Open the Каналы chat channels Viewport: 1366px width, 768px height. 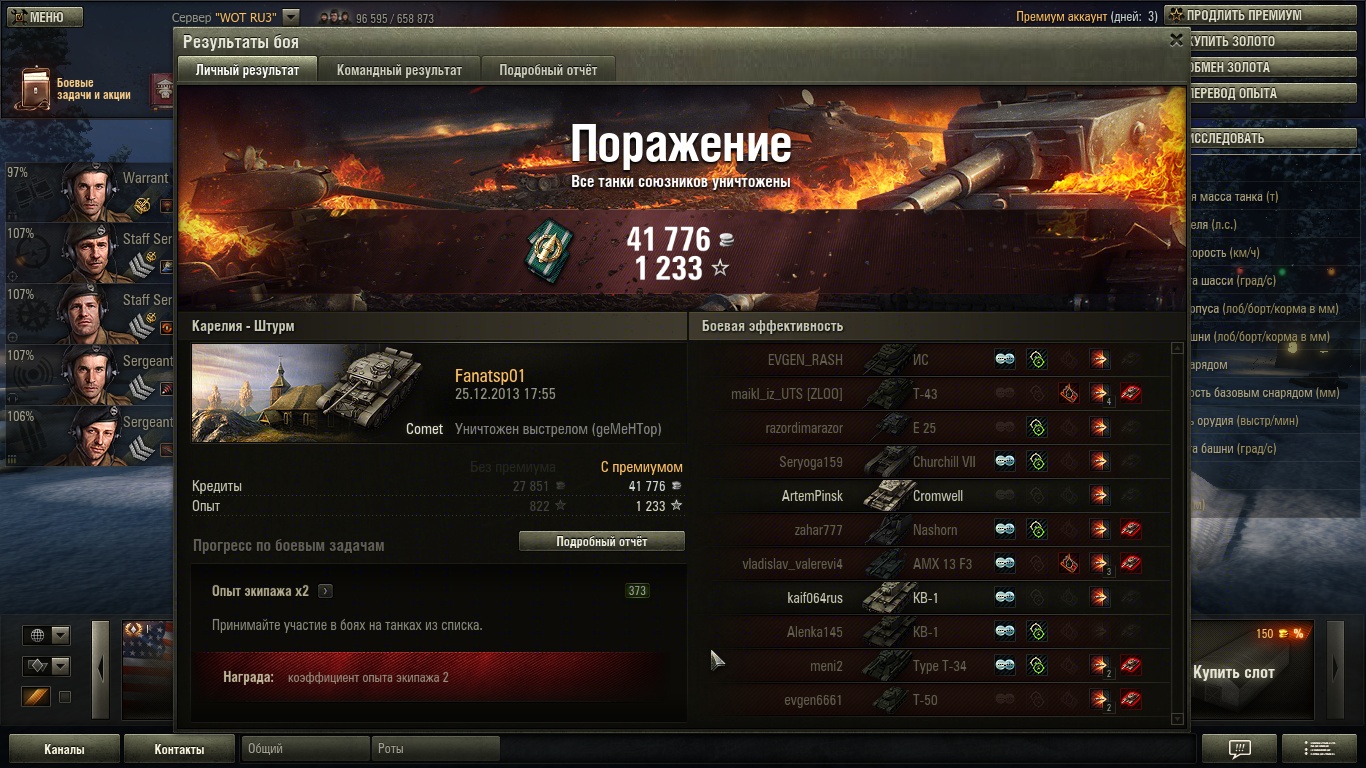[x=64, y=749]
